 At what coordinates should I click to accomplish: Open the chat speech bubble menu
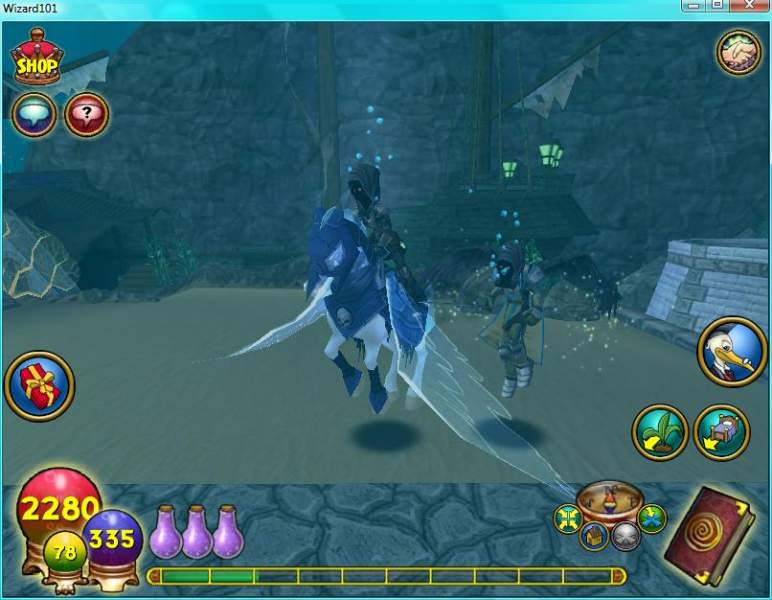(33, 115)
